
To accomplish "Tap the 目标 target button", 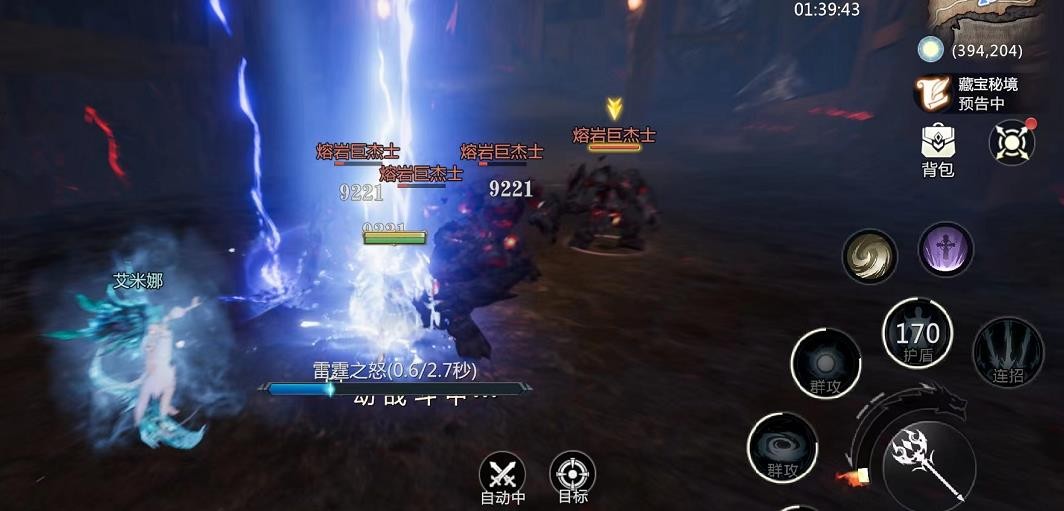I will [x=573, y=474].
